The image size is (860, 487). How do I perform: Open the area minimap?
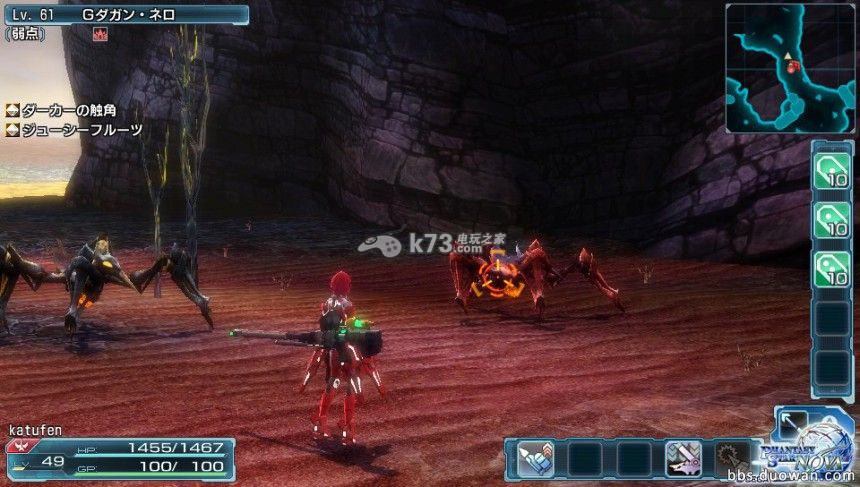tap(790, 68)
